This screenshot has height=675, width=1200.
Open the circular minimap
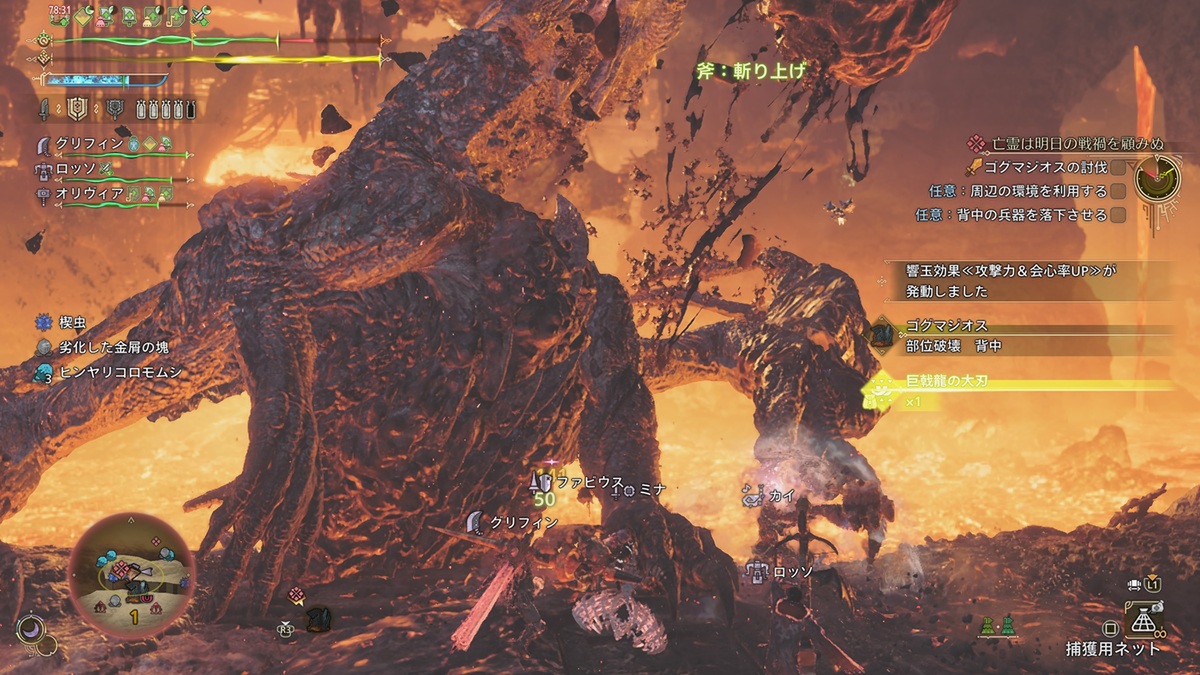131,576
